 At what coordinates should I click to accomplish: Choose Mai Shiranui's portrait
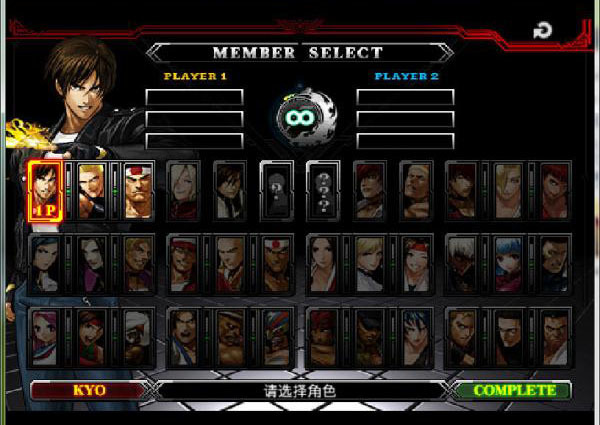(x=323, y=263)
